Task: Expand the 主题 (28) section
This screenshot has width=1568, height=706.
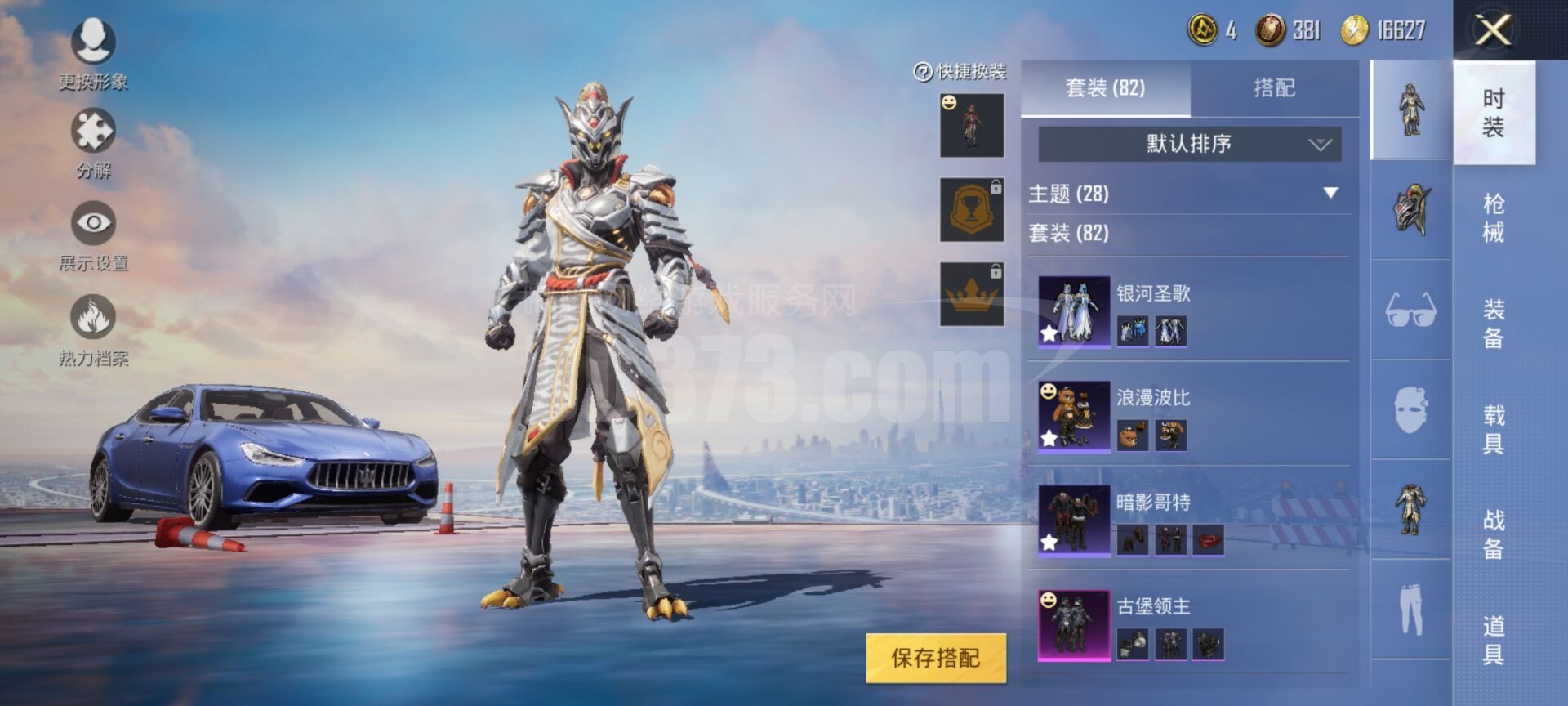Action: 1330,194
